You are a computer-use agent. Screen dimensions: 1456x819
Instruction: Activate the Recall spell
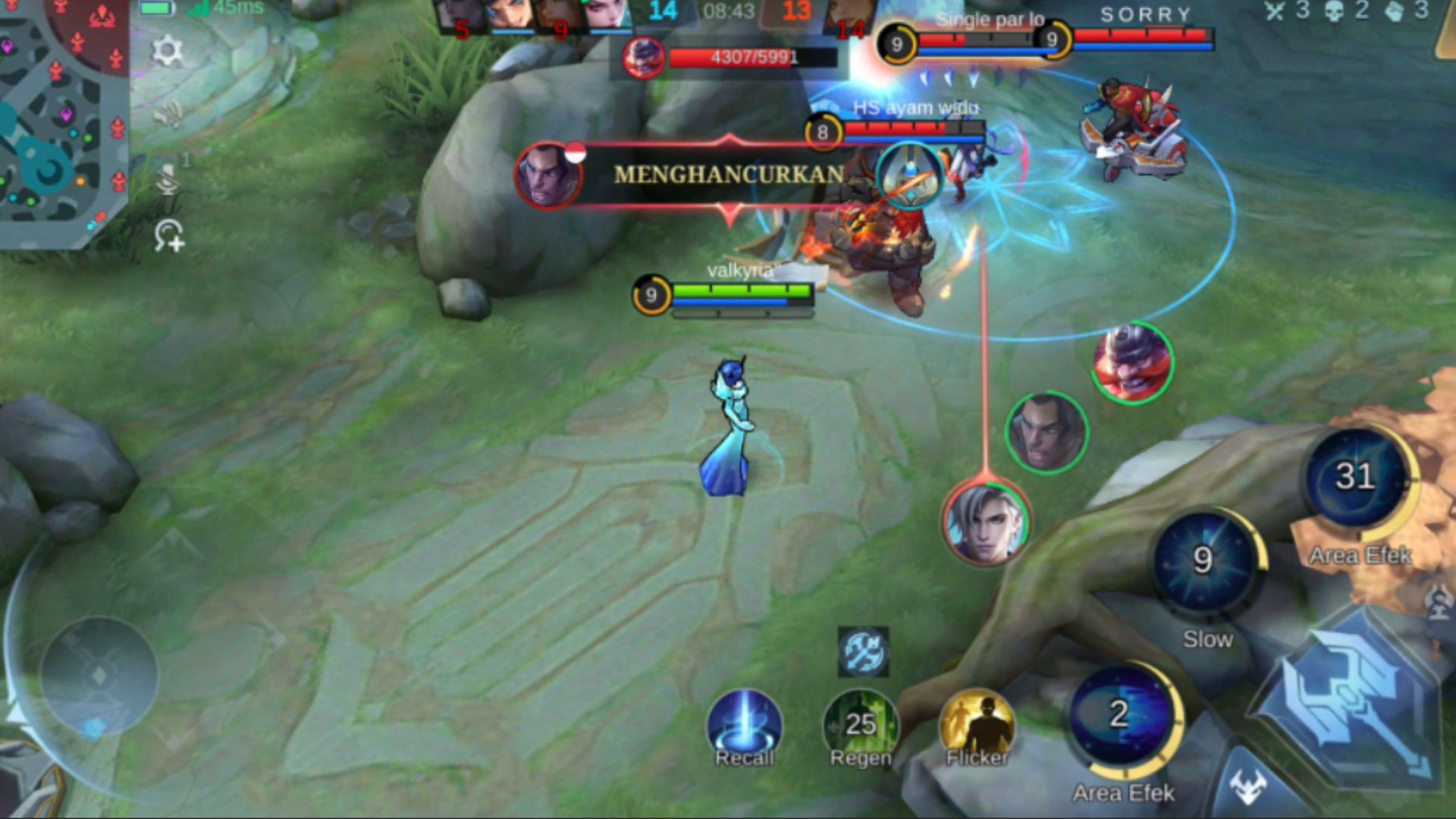744,726
